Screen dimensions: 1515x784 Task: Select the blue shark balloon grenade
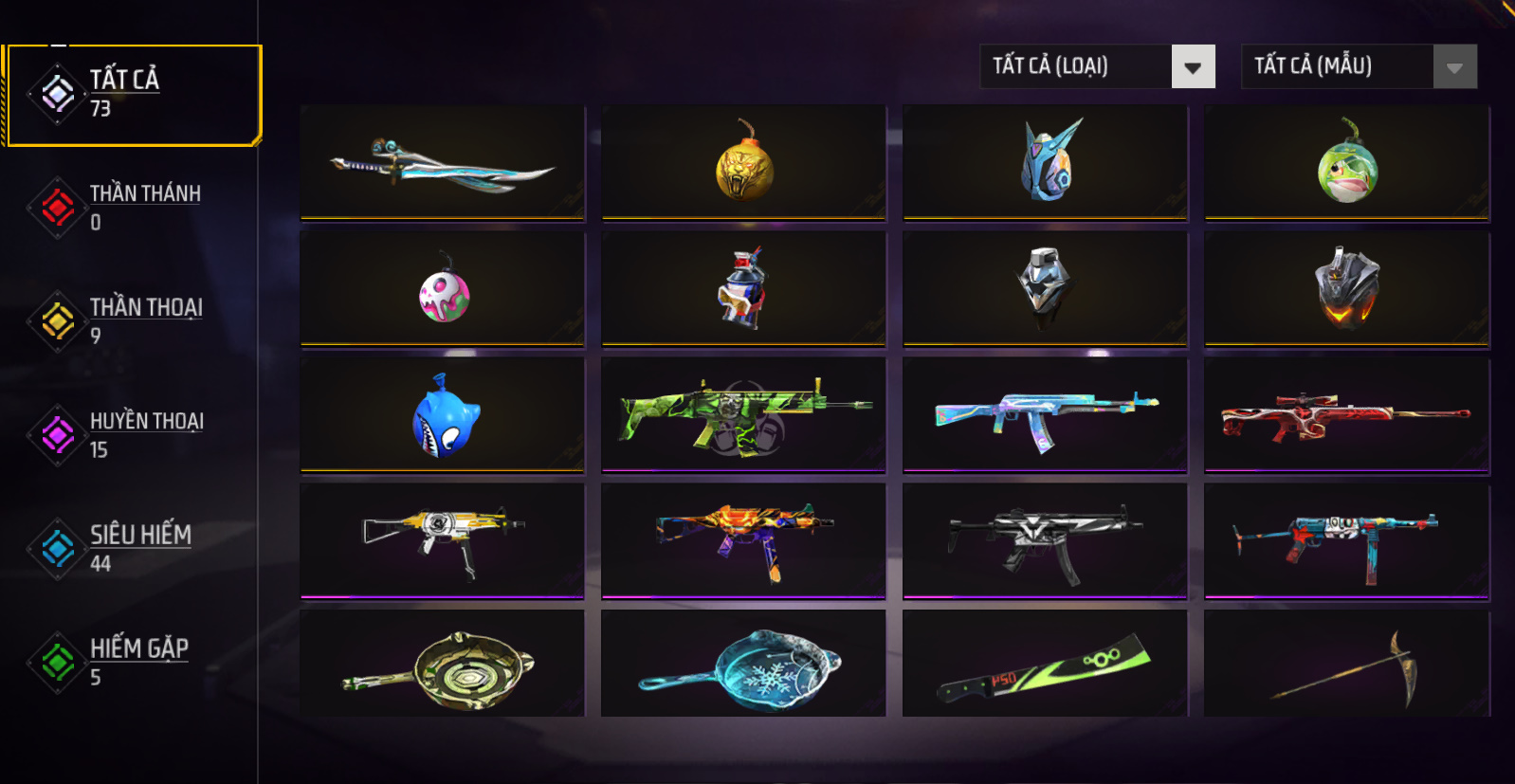point(442,415)
